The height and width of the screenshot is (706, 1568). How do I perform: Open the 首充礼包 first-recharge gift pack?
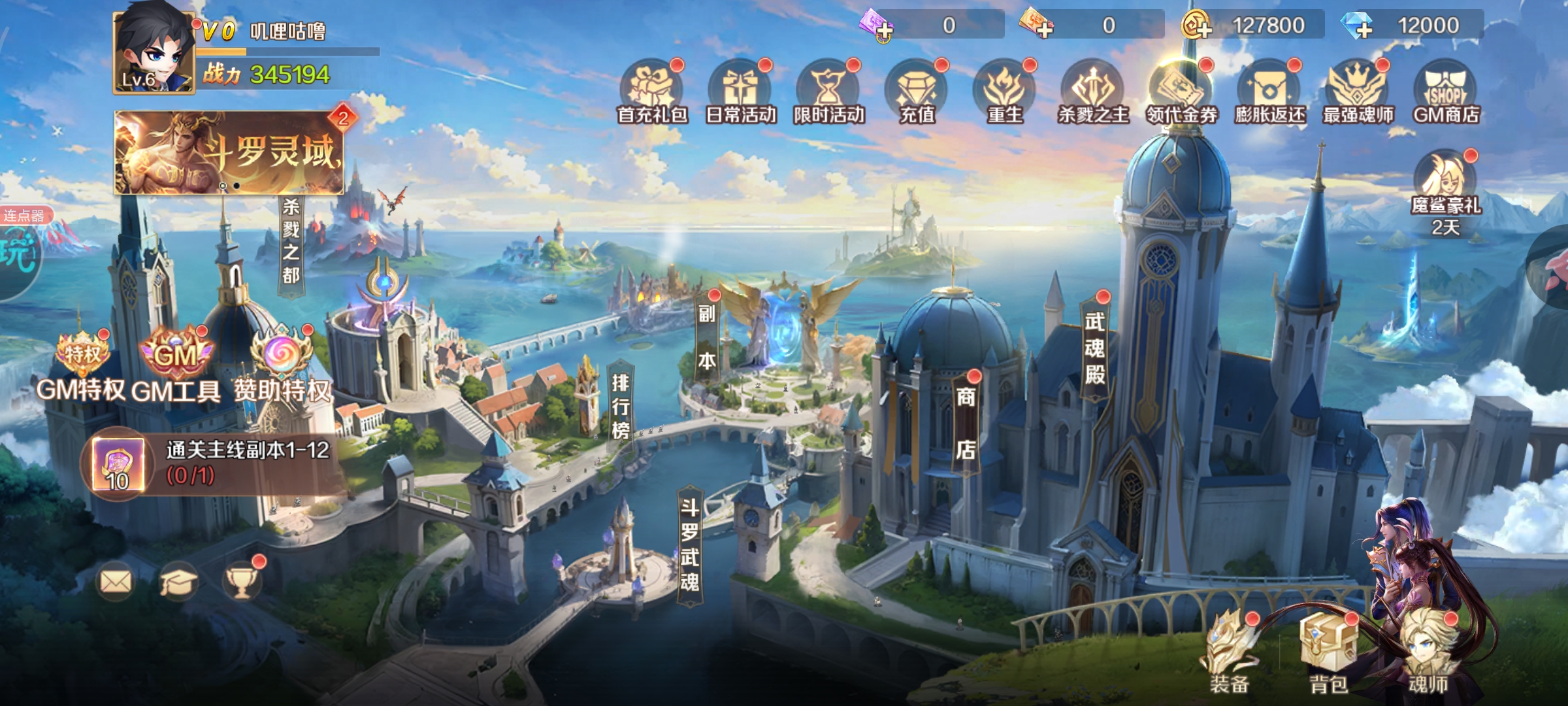point(651,92)
